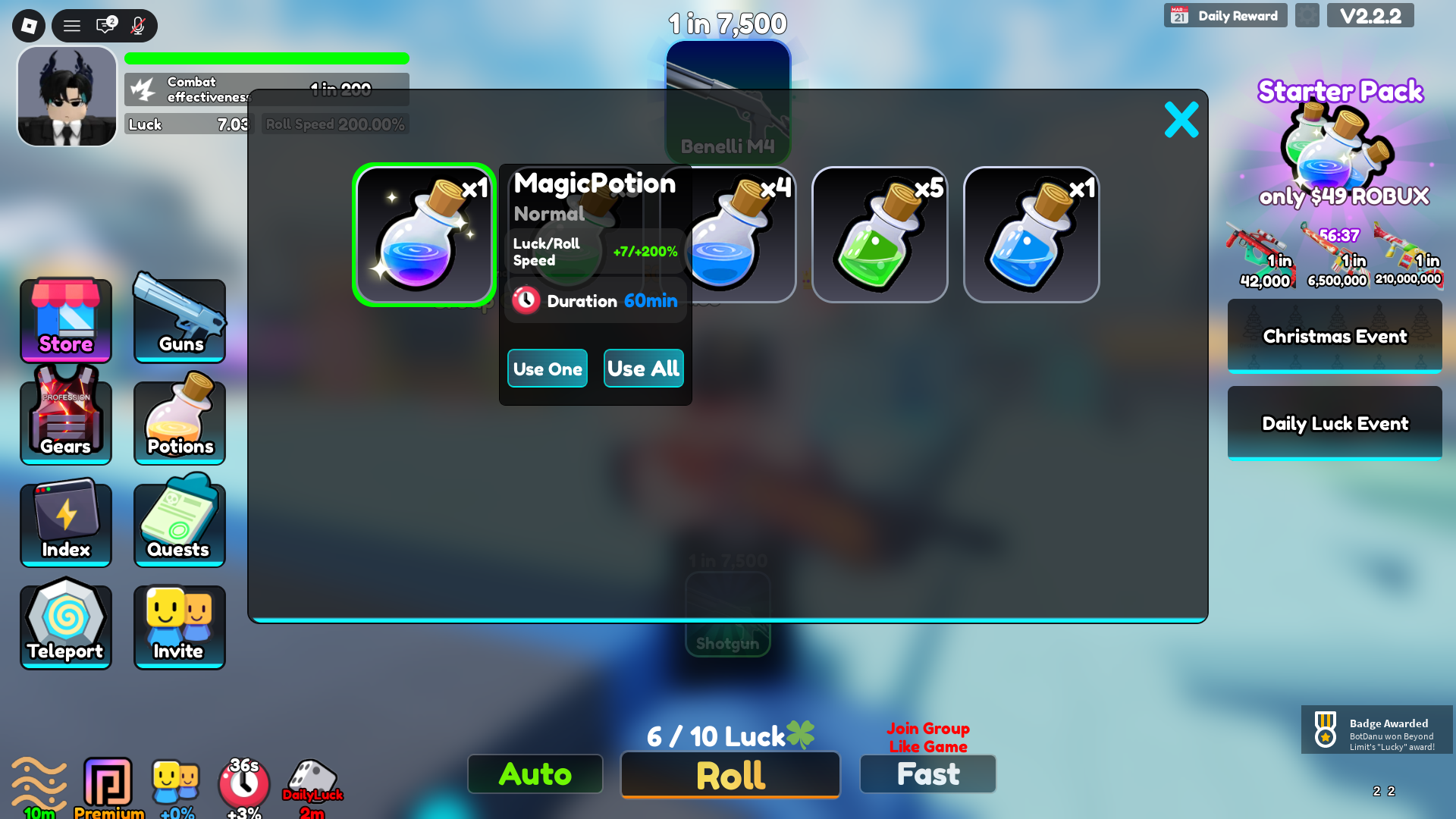Open the Teleport menu
The image size is (1456, 819).
[x=65, y=625]
